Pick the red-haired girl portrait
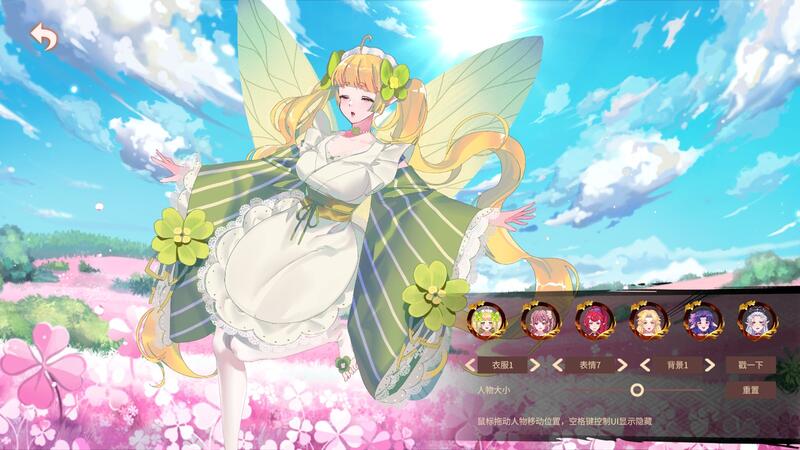 click(594, 321)
